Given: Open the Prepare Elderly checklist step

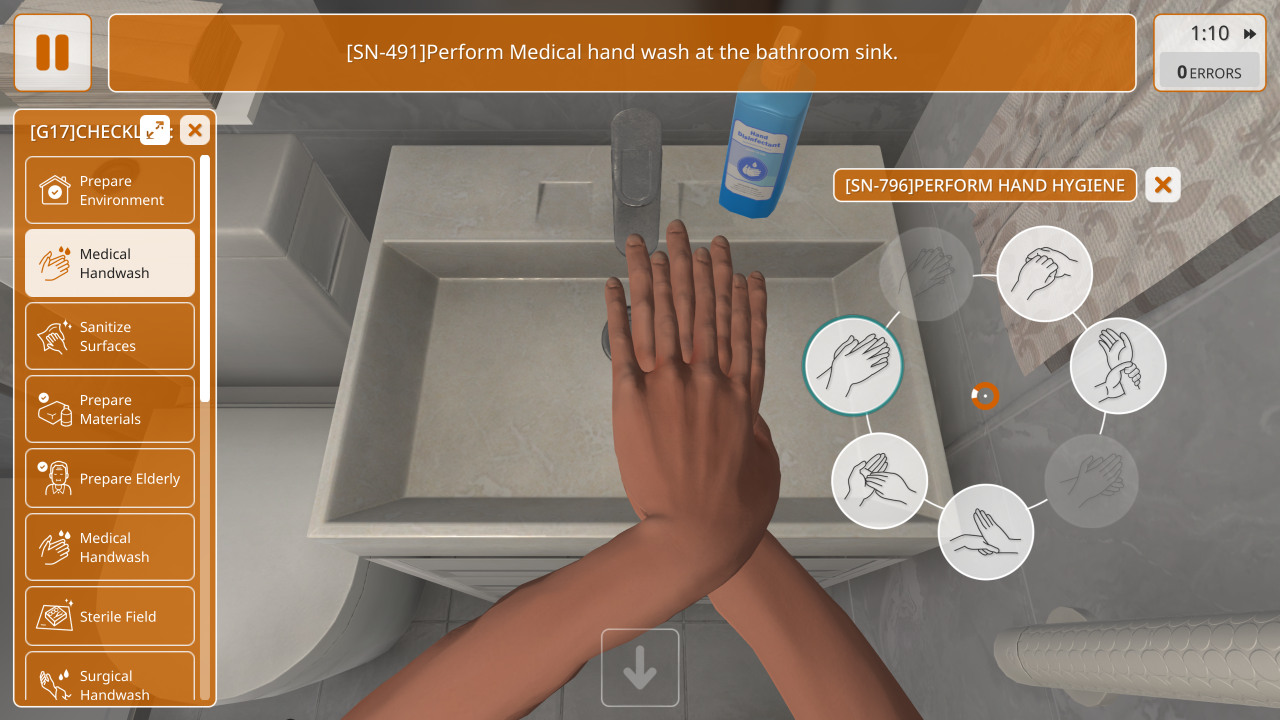Looking at the screenshot, I should click(110, 478).
